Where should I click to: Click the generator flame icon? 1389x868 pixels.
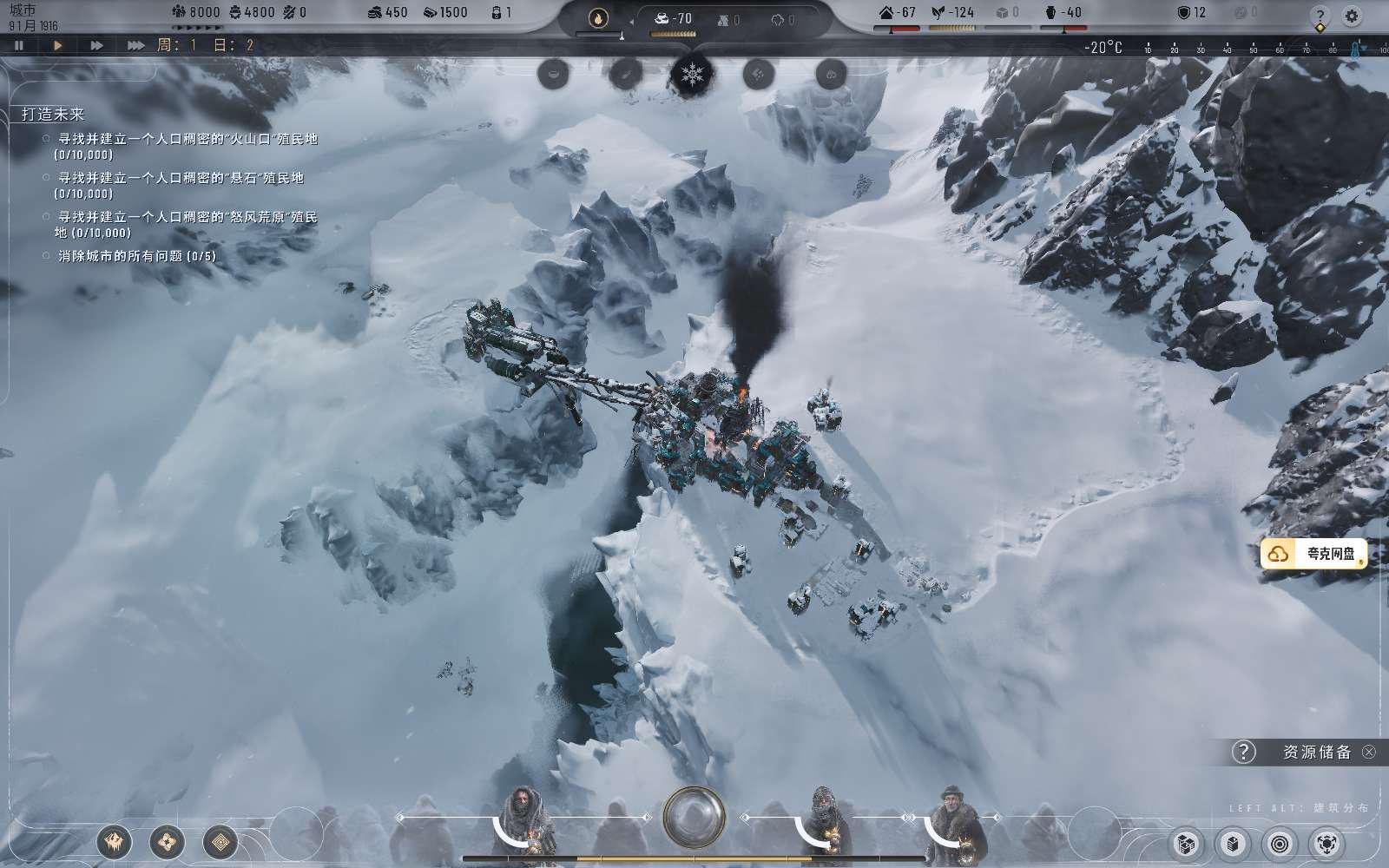(x=598, y=17)
